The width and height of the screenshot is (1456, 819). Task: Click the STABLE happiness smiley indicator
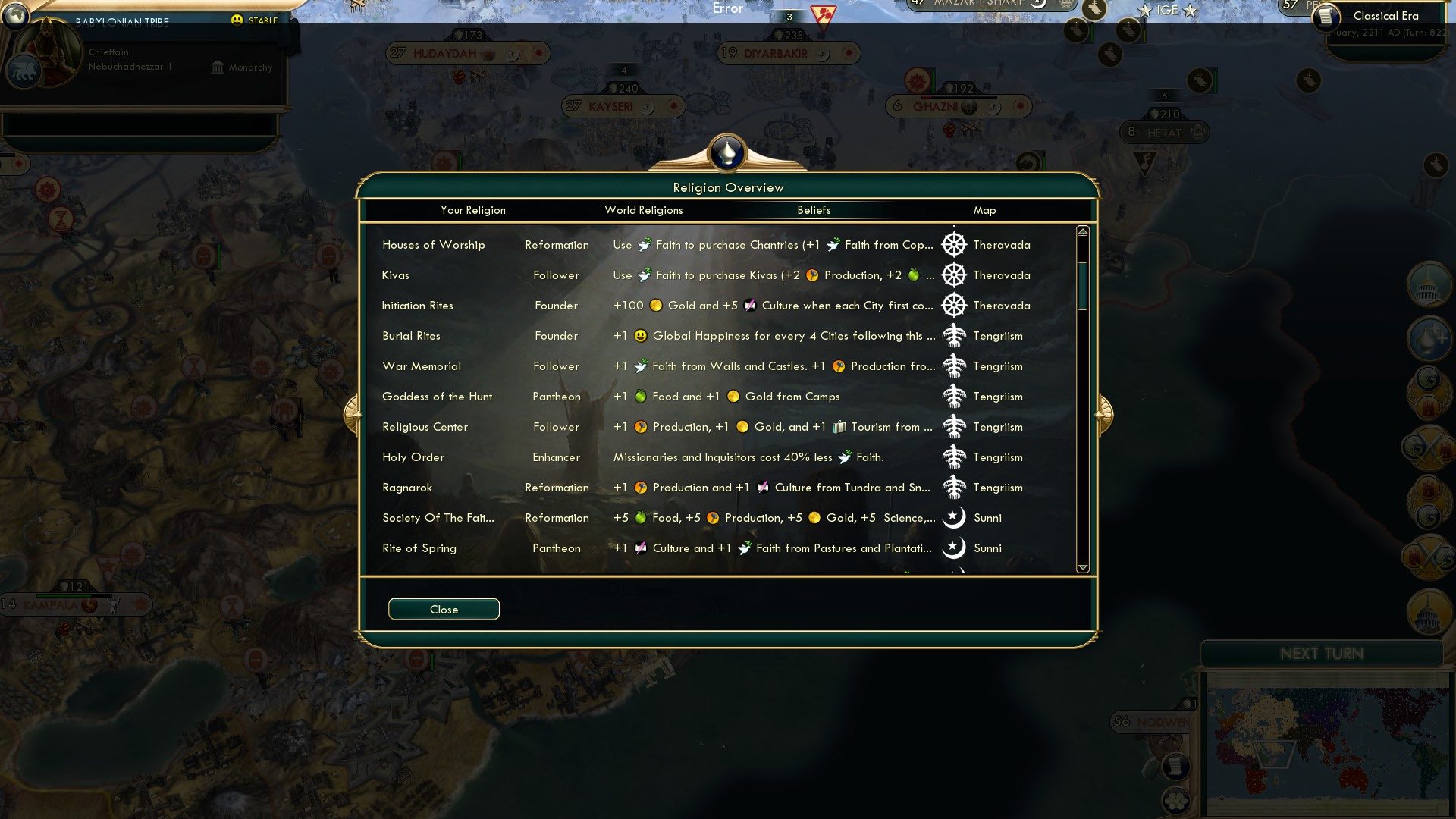click(x=239, y=19)
